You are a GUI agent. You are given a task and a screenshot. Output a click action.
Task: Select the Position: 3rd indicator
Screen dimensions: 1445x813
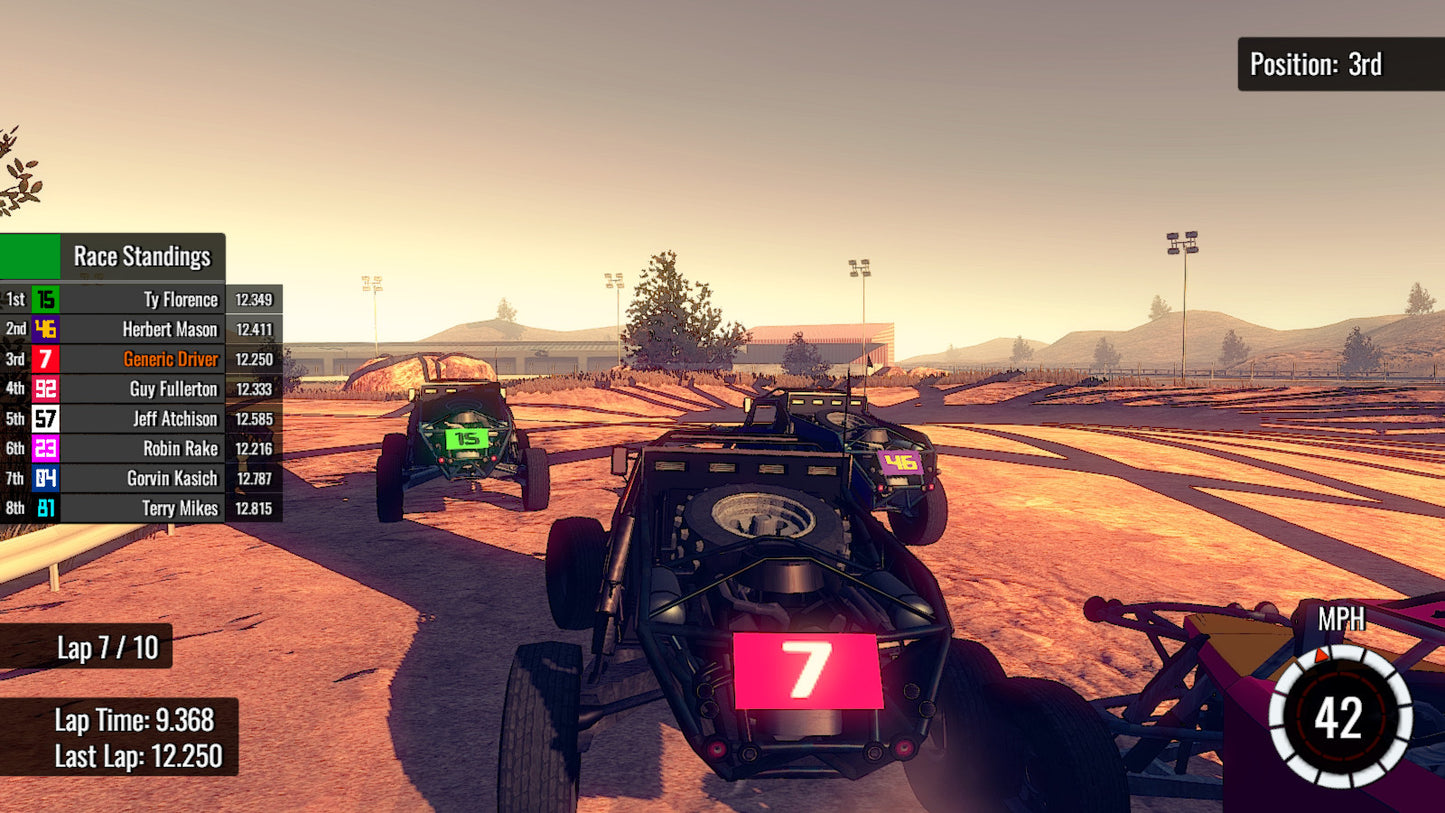click(1316, 64)
